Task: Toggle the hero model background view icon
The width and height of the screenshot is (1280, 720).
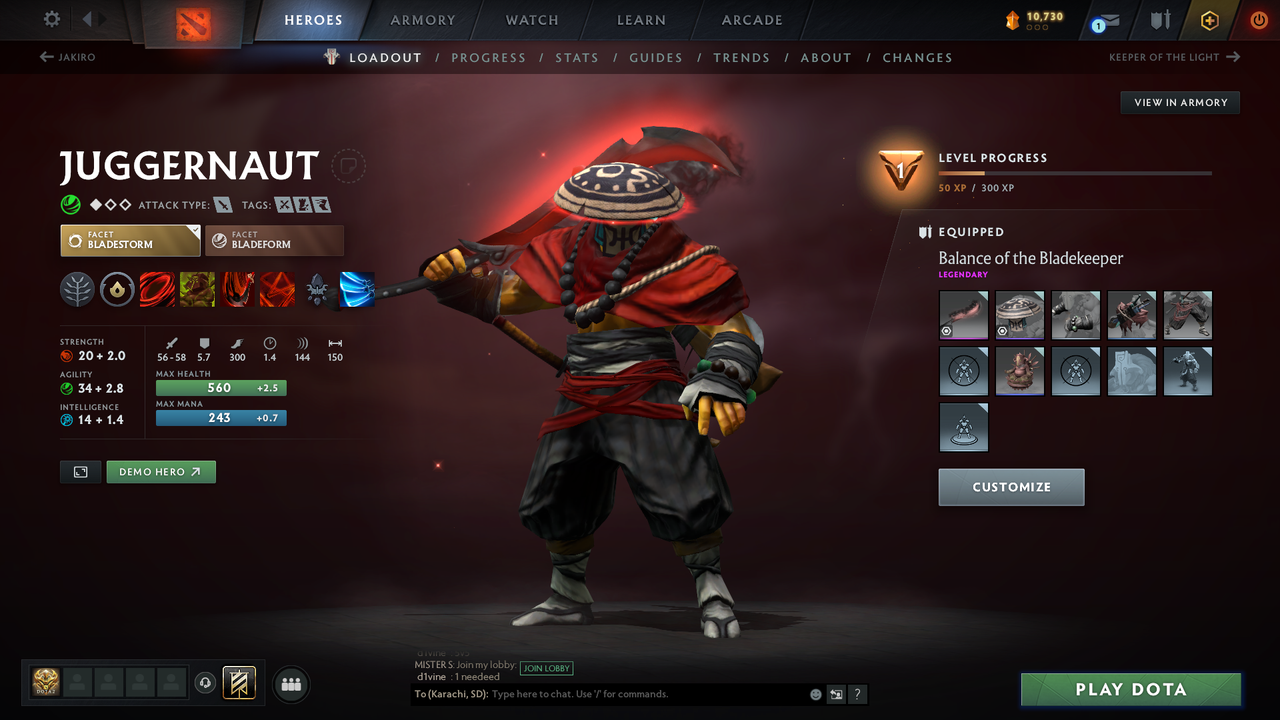Action: pyautogui.click(x=80, y=471)
